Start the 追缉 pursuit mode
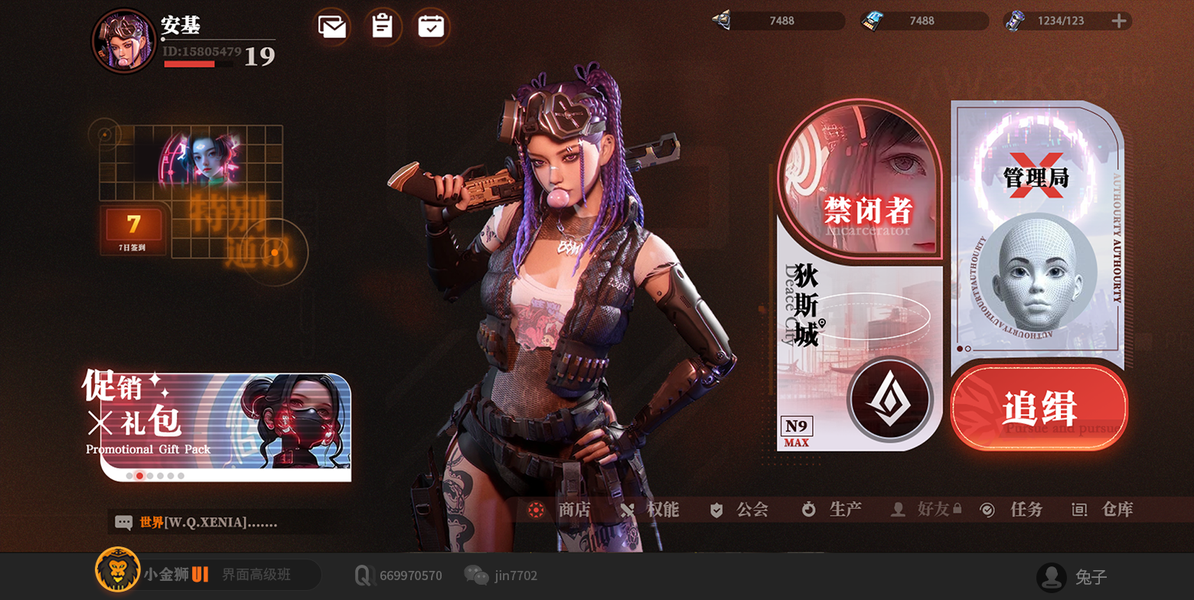The height and width of the screenshot is (600, 1194). pyautogui.click(x=1039, y=408)
